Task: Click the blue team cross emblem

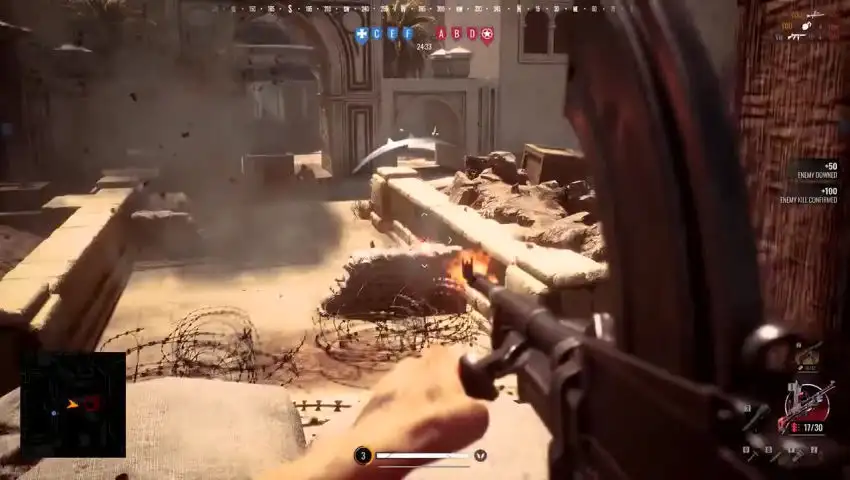Action: point(361,34)
